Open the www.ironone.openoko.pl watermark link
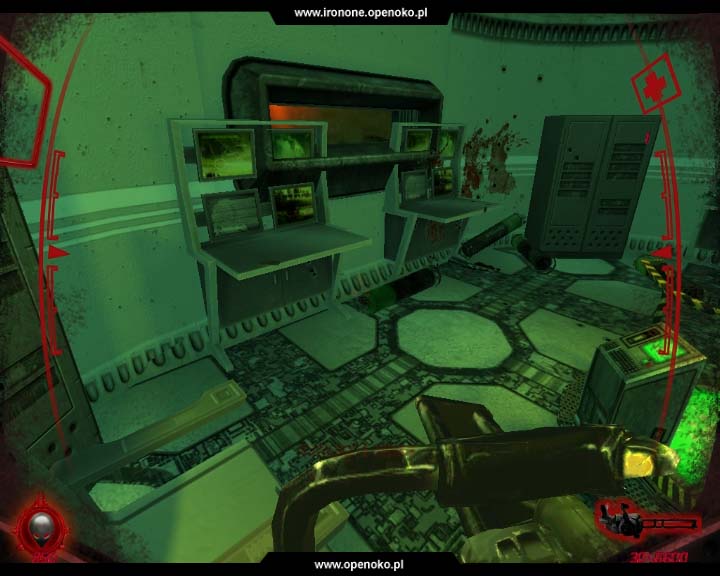Viewport: 720px width, 576px height. point(360,12)
